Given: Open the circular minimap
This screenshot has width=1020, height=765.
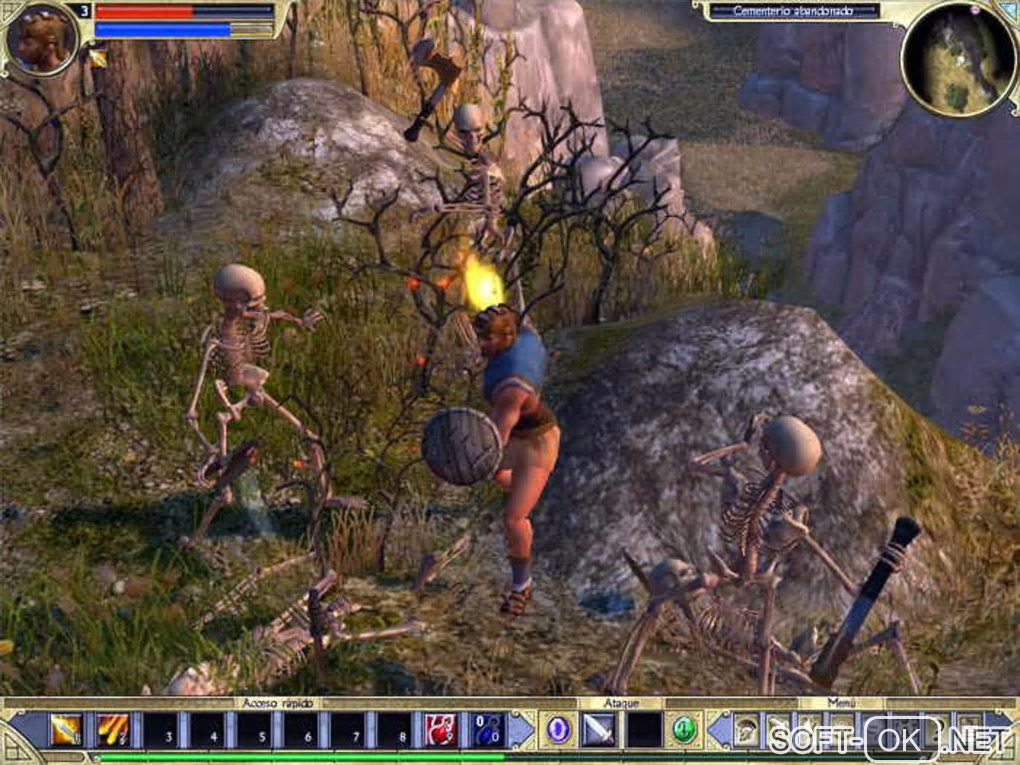Looking at the screenshot, I should coord(958,59).
